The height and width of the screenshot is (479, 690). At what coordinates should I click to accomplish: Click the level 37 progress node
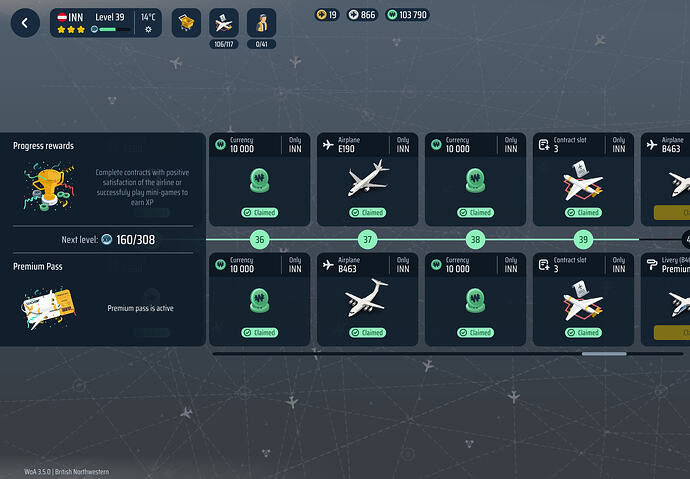pyautogui.click(x=367, y=240)
